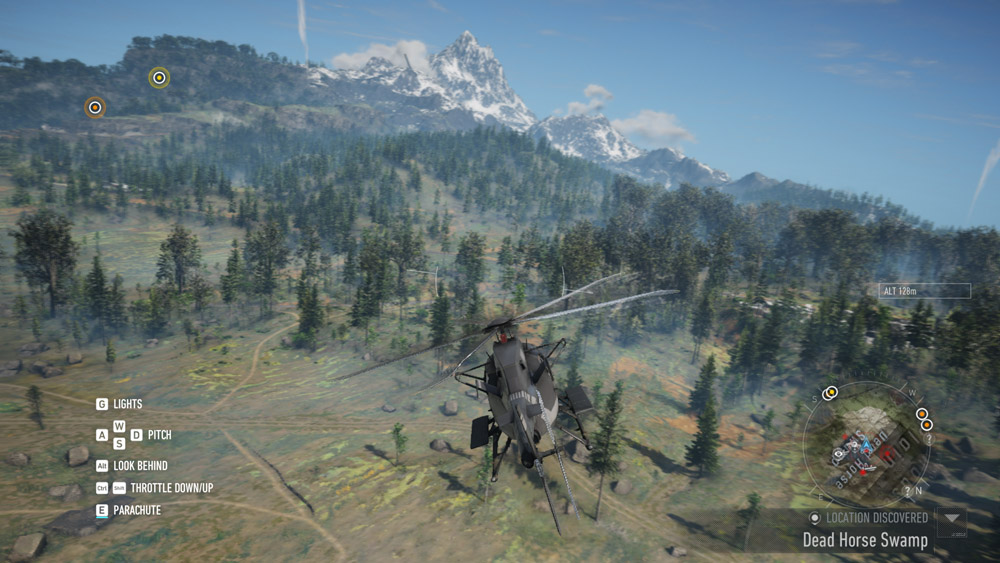This screenshot has width=1000, height=563.
Task: Open the Dead Horse Swamp location notification
Action: 865,540
